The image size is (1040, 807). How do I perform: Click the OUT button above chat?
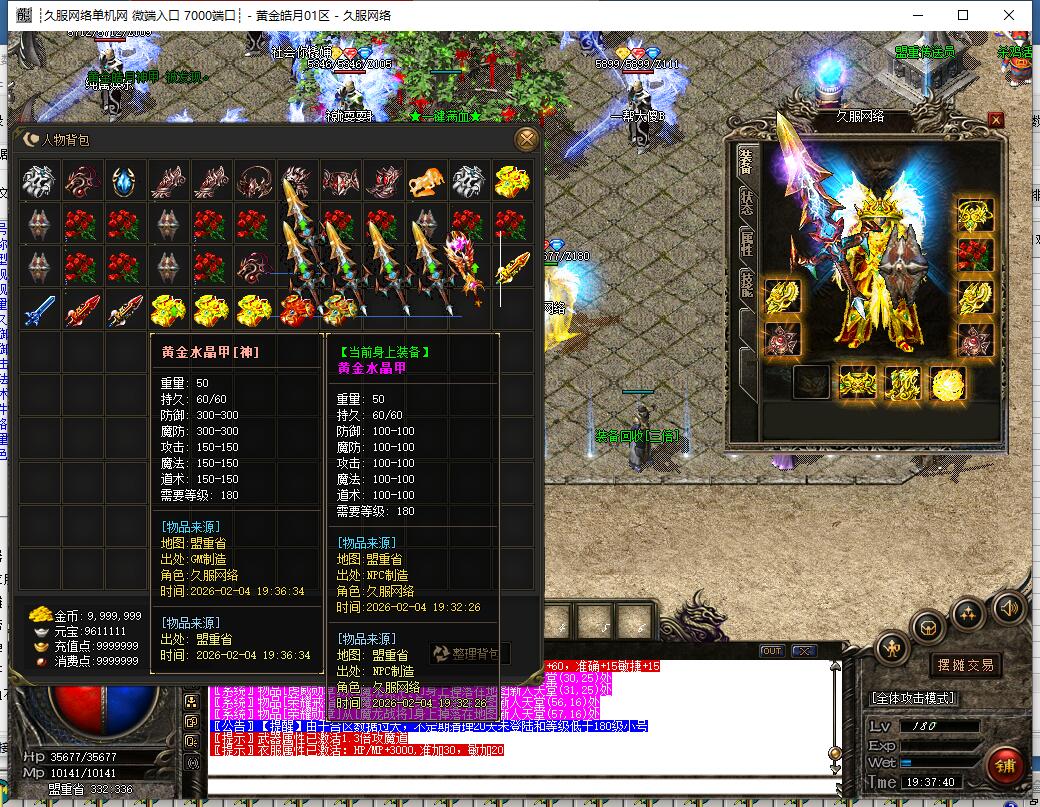[771, 651]
